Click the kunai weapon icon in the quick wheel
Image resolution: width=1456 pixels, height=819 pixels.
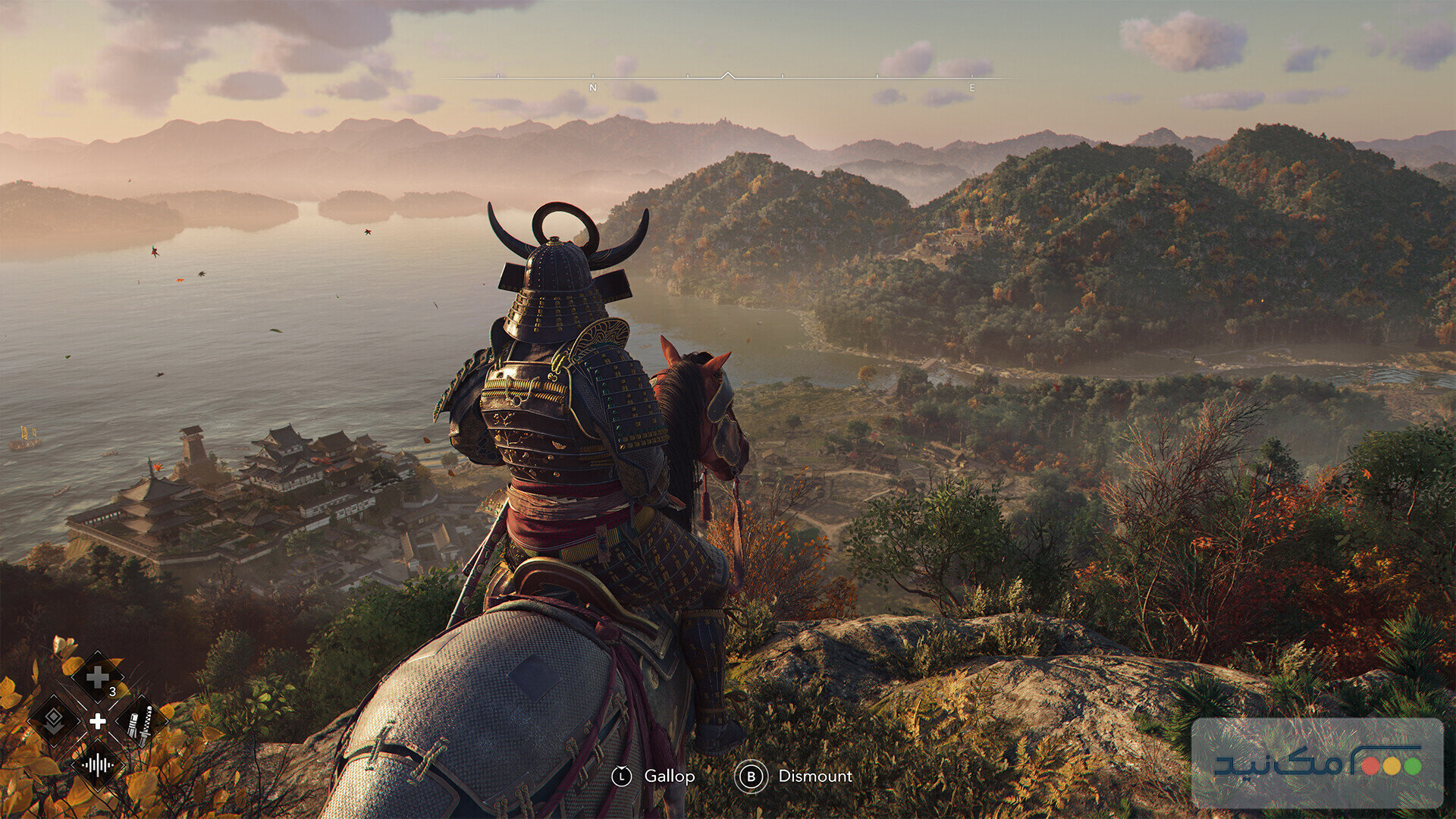coord(140,723)
